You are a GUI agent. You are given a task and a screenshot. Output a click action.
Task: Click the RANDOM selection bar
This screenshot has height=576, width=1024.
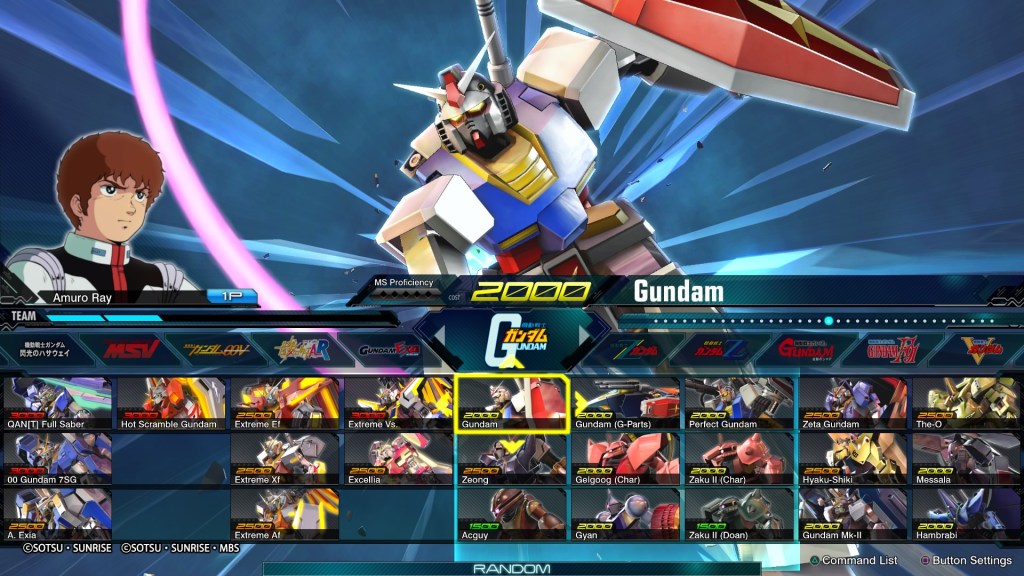511,568
